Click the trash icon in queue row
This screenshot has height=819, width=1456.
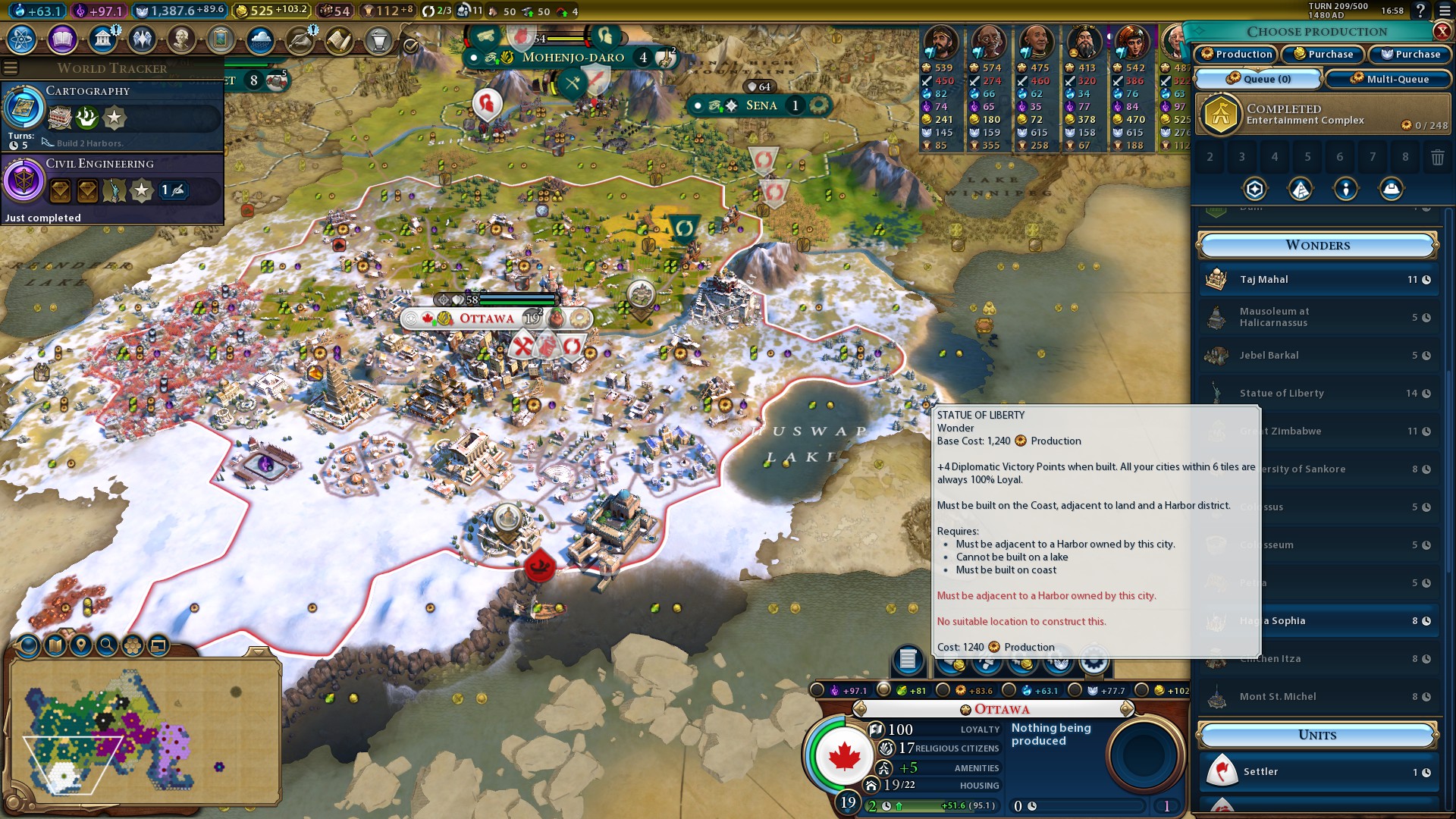point(1437,157)
